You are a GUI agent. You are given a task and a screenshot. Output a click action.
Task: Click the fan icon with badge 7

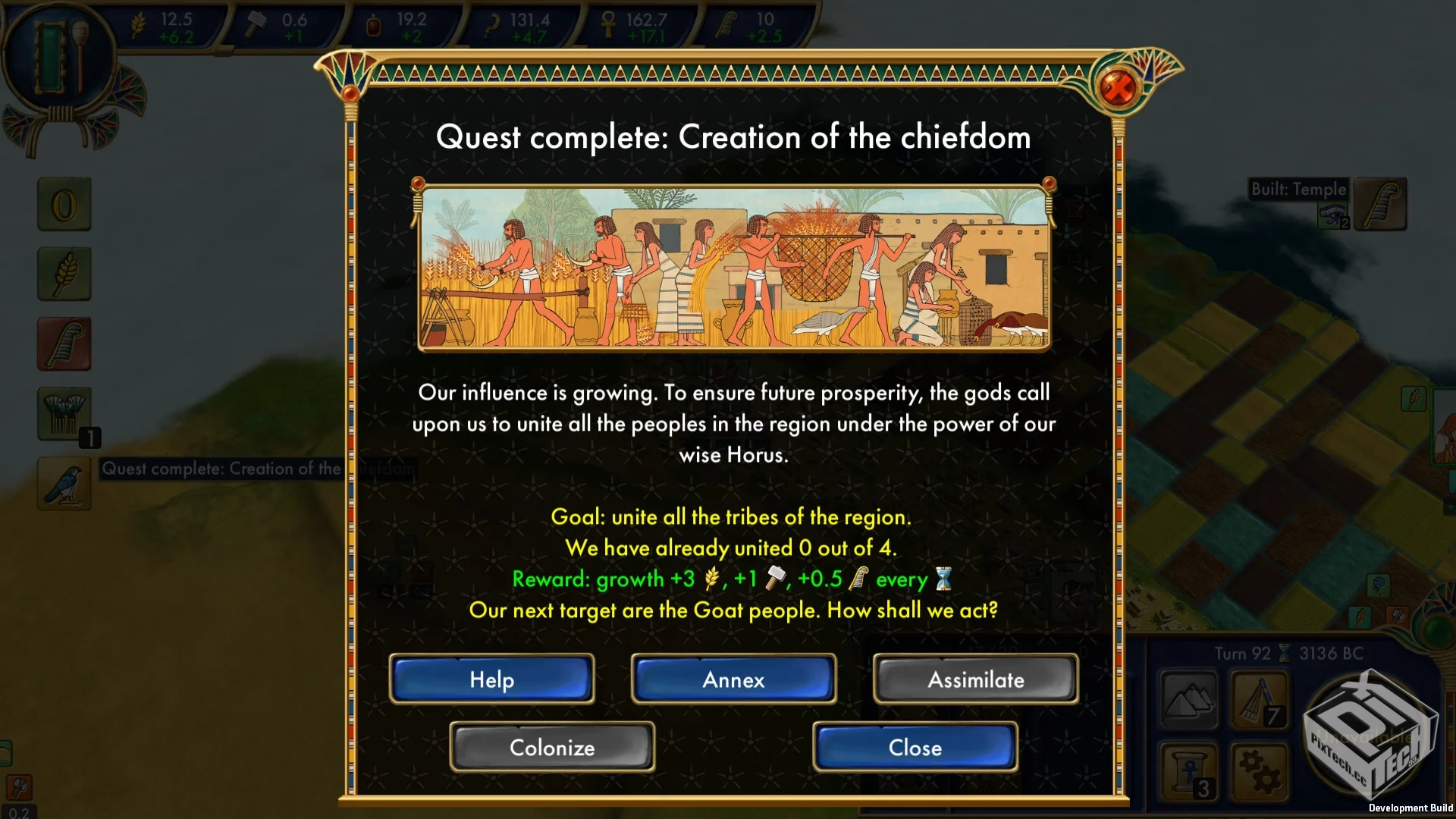1259,700
